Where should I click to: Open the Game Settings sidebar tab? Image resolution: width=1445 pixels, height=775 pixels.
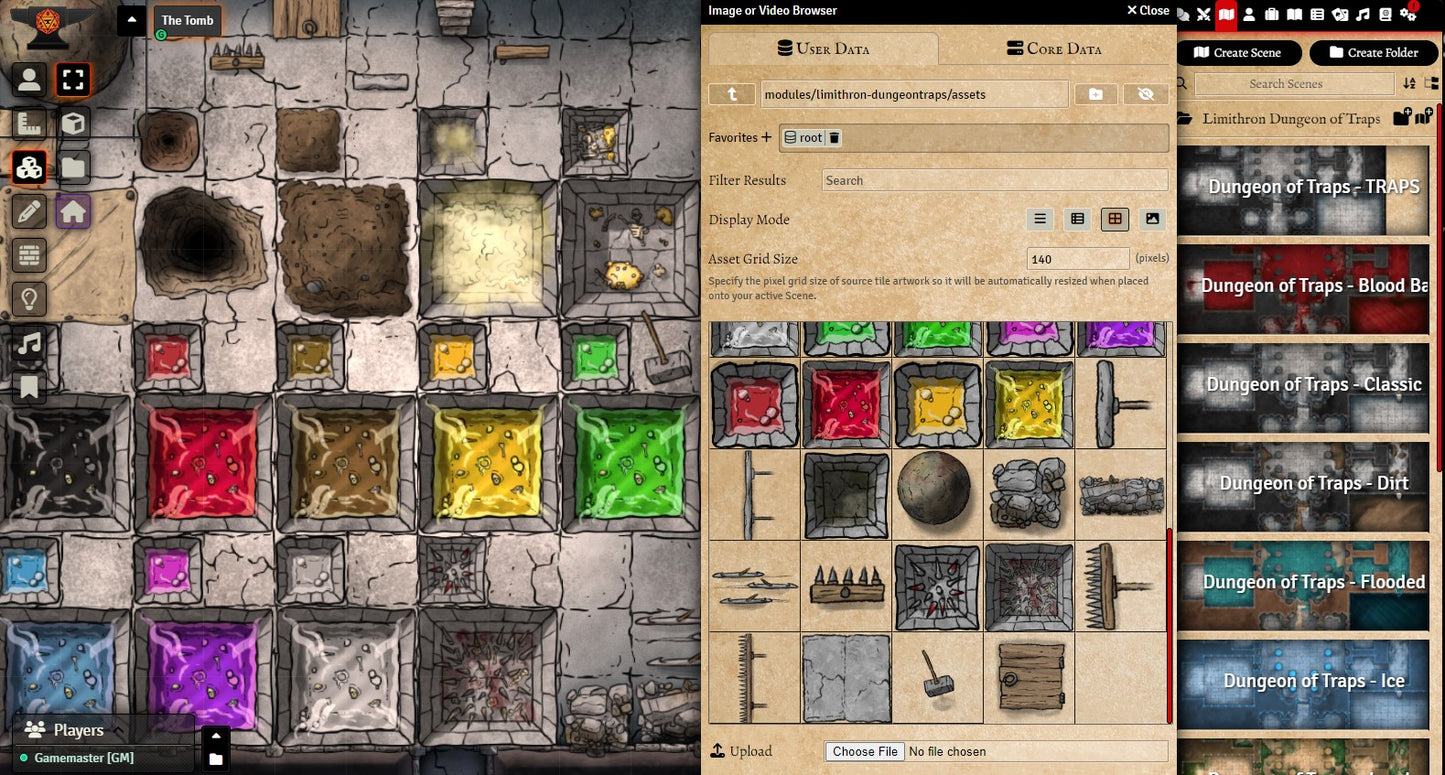point(1408,14)
